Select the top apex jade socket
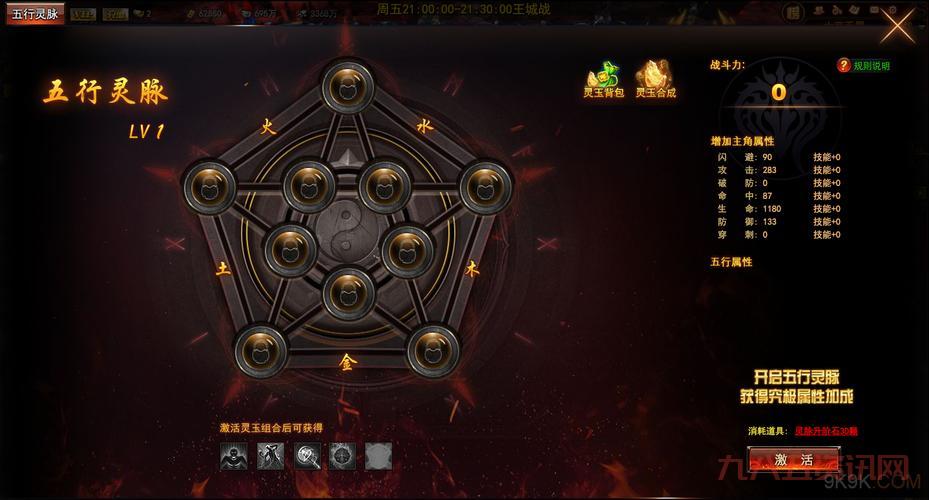This screenshot has height=500, width=929. tap(348, 90)
